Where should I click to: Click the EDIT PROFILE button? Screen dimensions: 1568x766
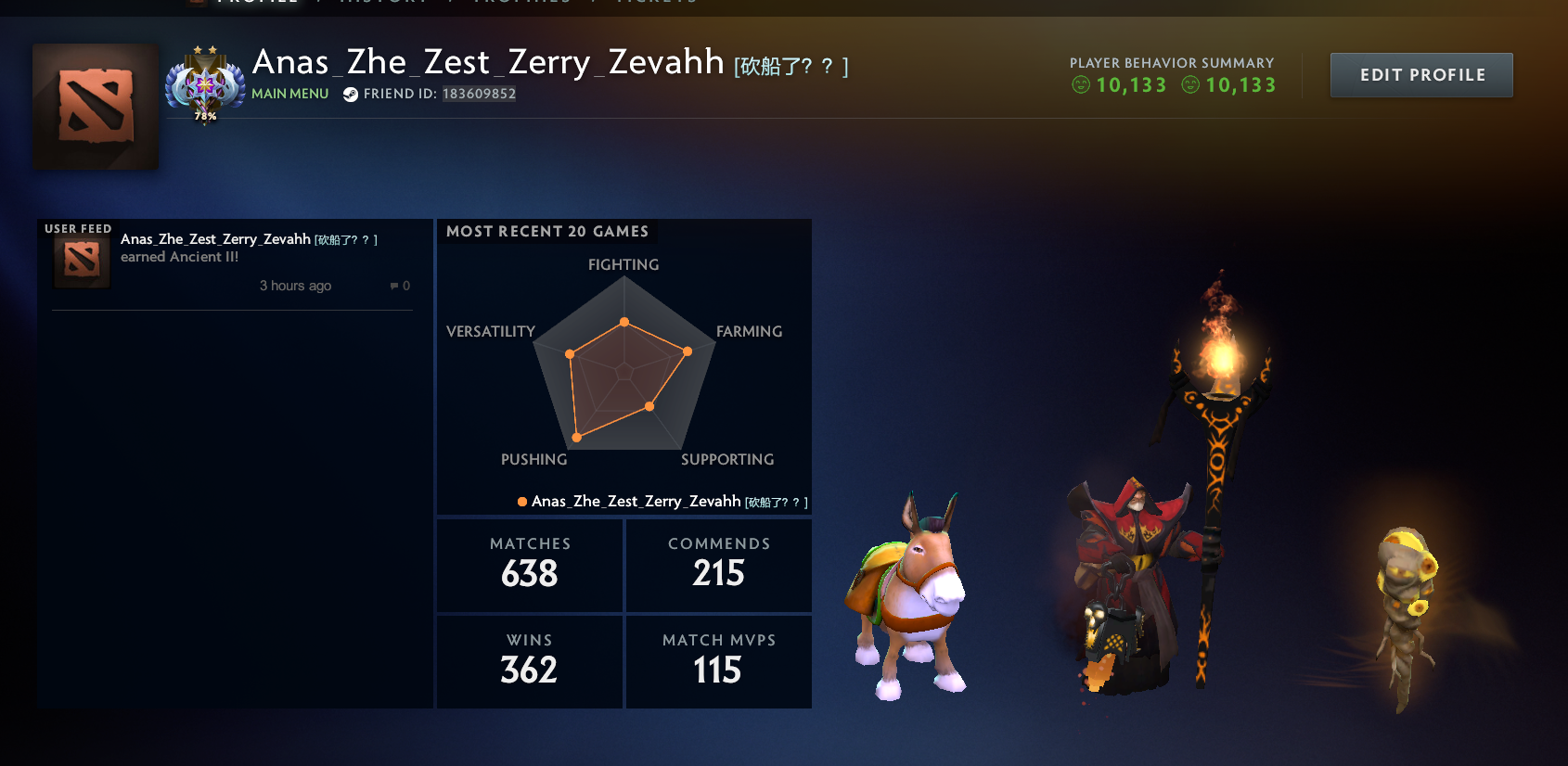(1421, 74)
